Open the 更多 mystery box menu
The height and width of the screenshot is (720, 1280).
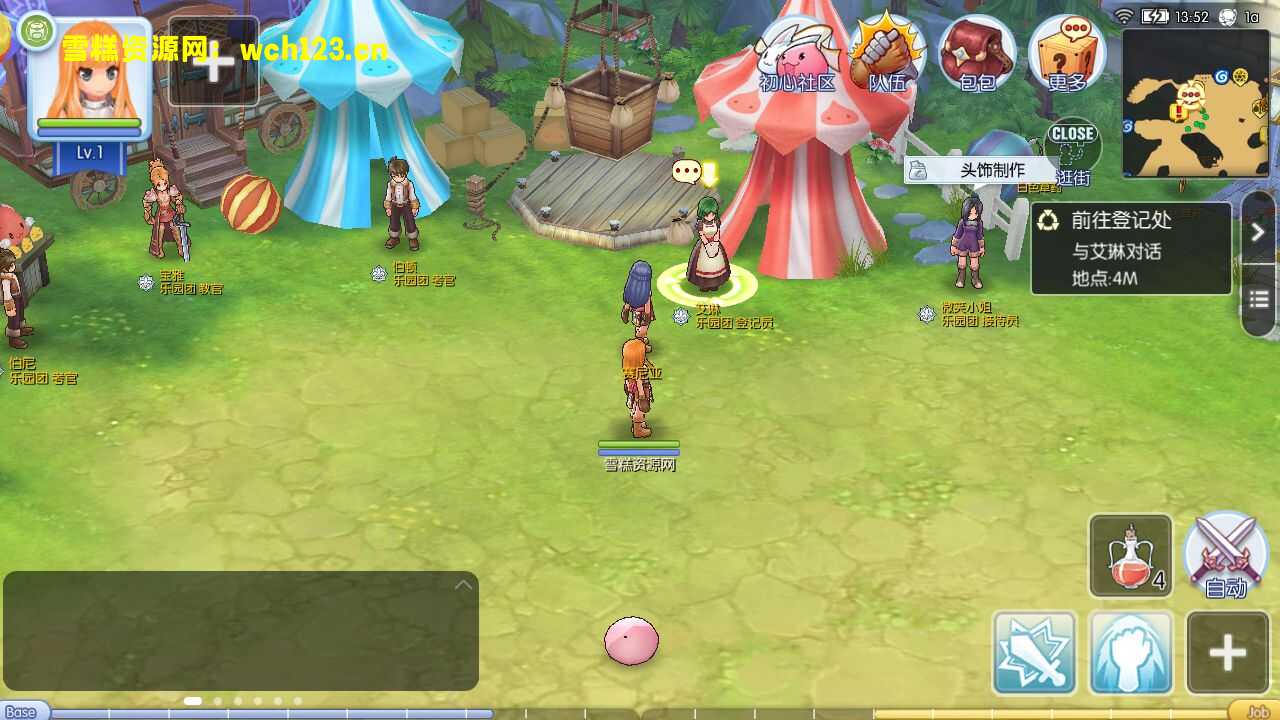(1066, 55)
